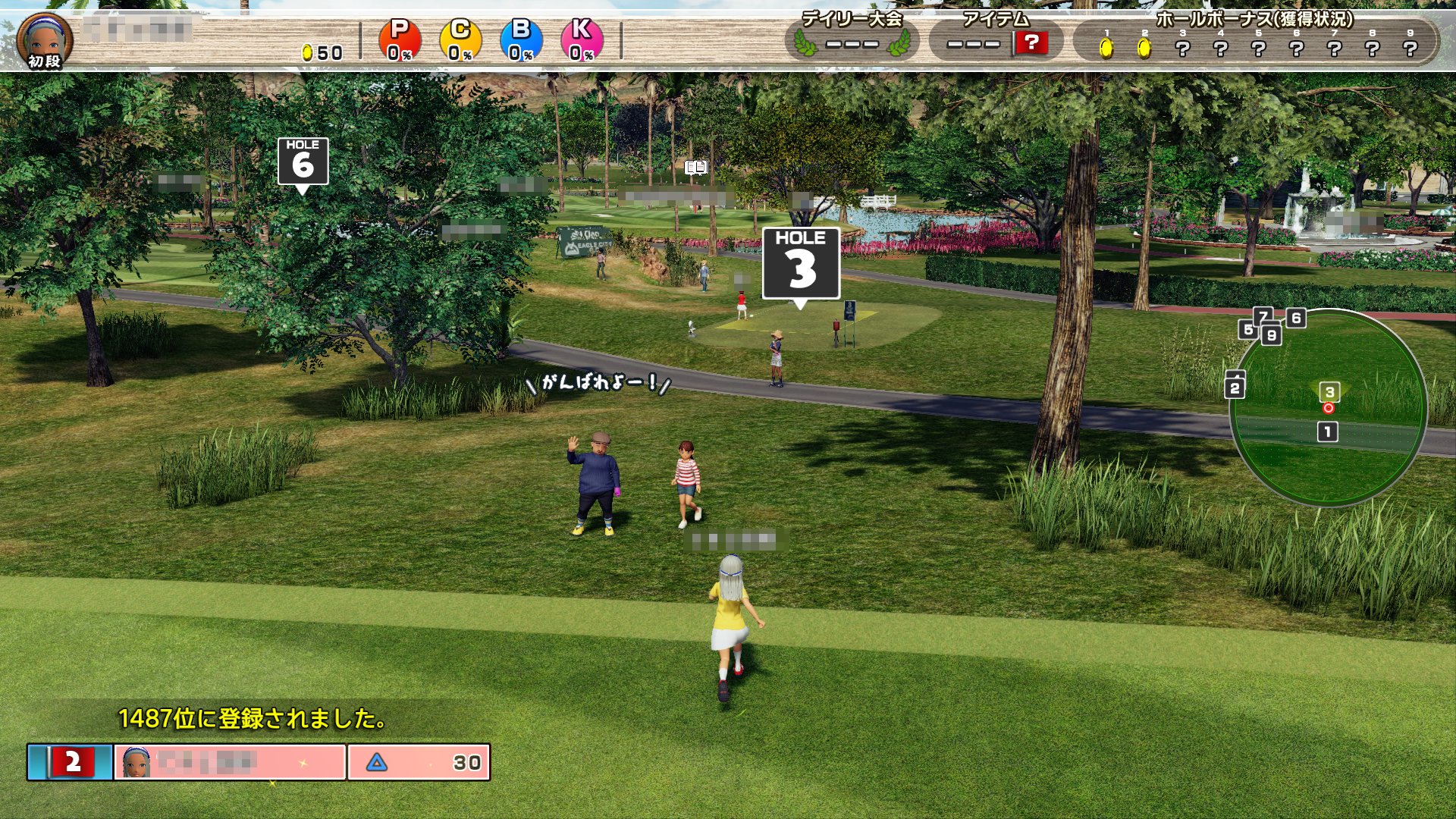
Task: Select hole 3 marker on minimap
Action: click(1329, 392)
